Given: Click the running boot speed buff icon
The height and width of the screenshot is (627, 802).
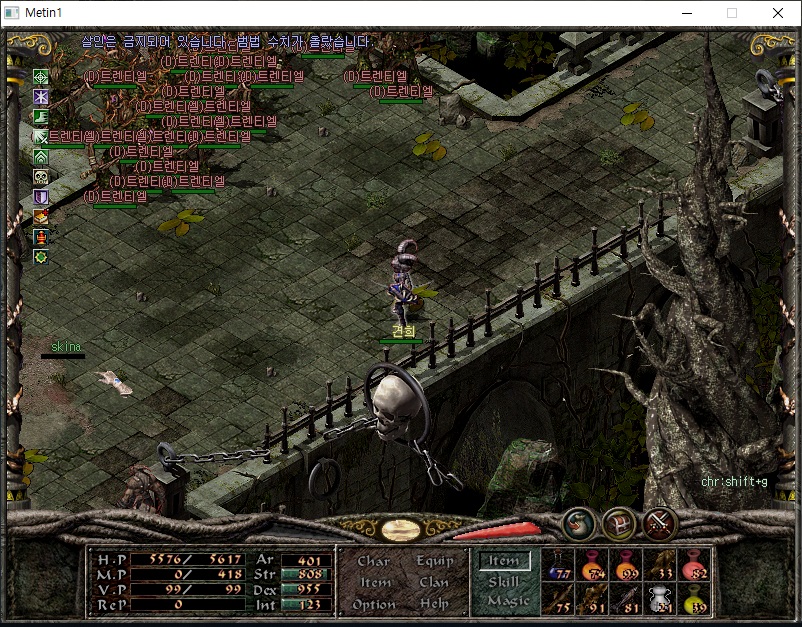Looking at the screenshot, I should [41, 117].
